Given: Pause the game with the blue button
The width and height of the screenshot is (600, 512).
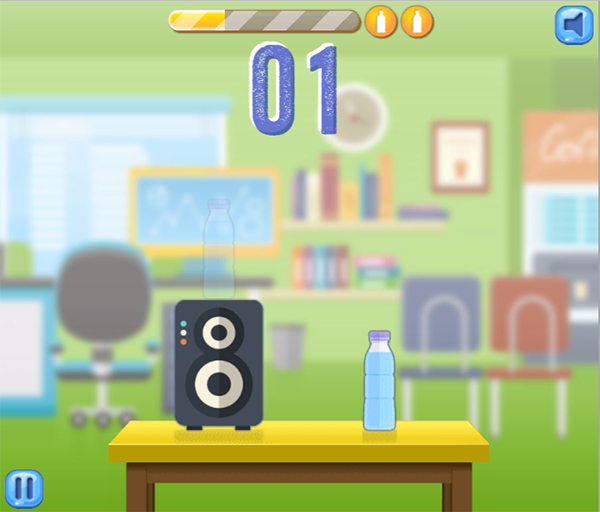Looking at the screenshot, I should click(25, 488).
